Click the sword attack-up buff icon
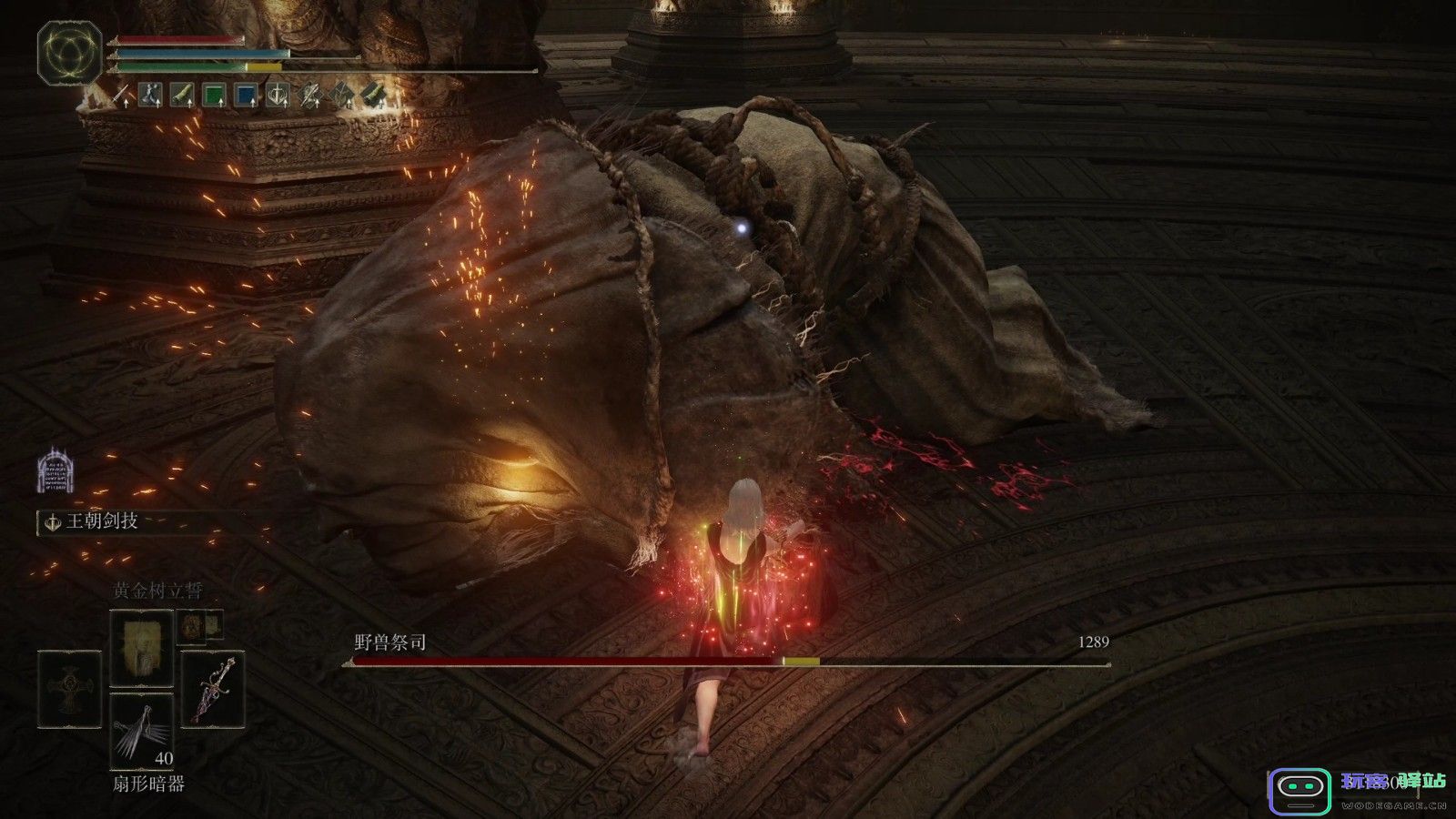1456x819 pixels. tap(121, 95)
